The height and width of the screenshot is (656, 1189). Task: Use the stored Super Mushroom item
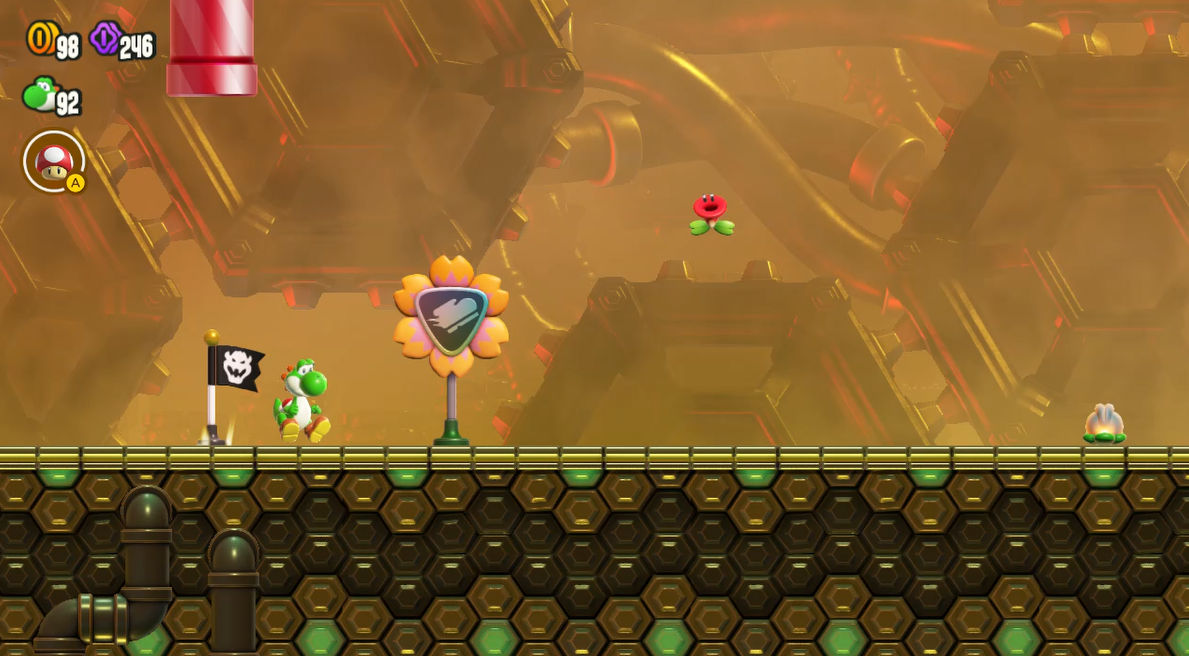click(x=54, y=161)
